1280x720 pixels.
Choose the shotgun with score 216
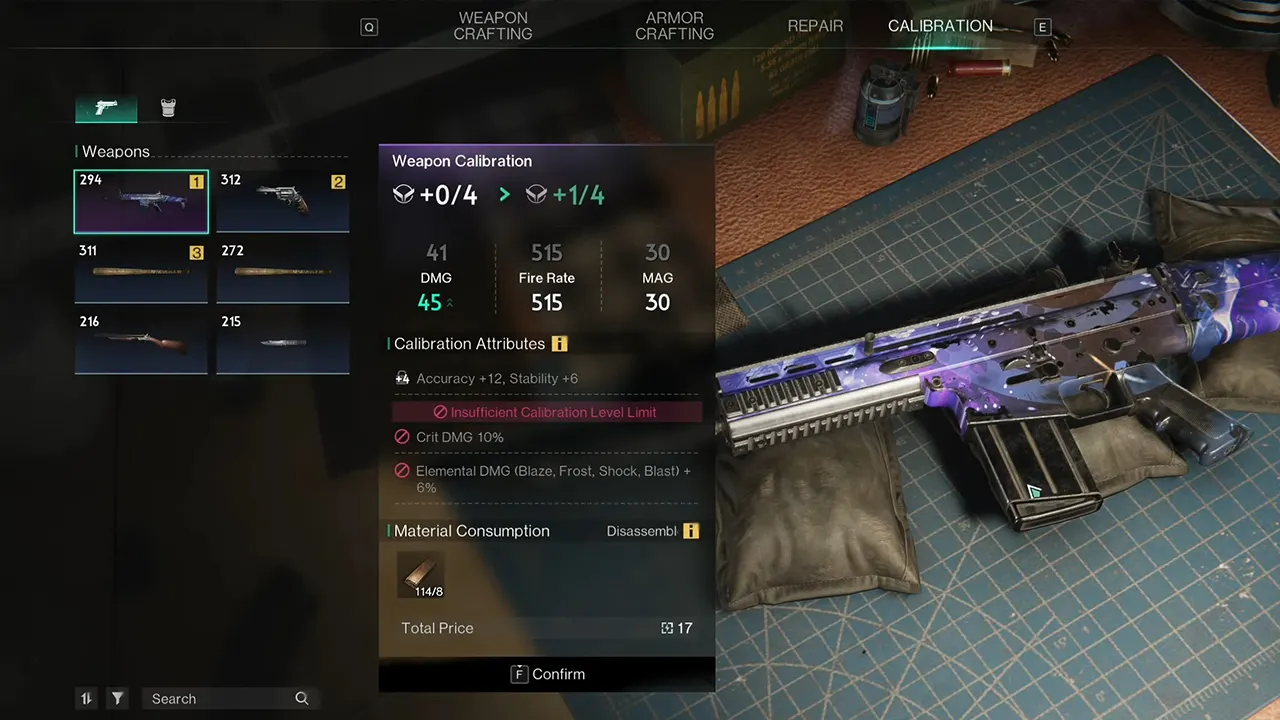coord(141,343)
